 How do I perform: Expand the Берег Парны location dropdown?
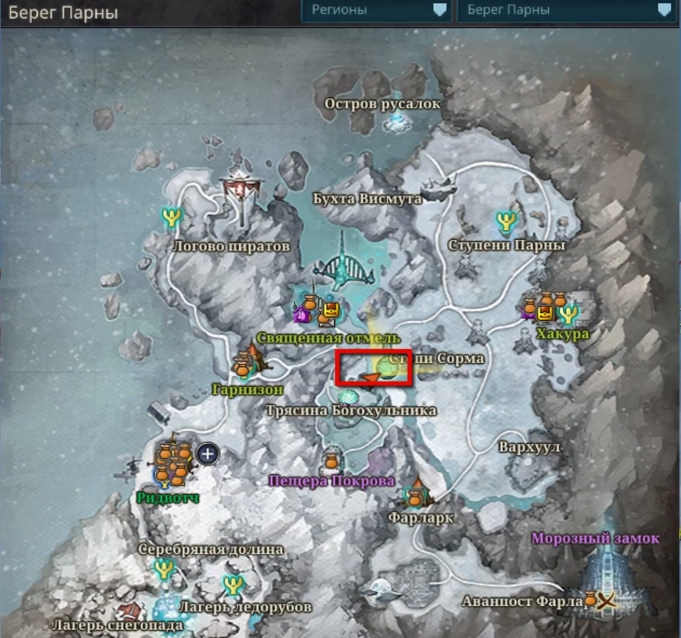(565, 11)
